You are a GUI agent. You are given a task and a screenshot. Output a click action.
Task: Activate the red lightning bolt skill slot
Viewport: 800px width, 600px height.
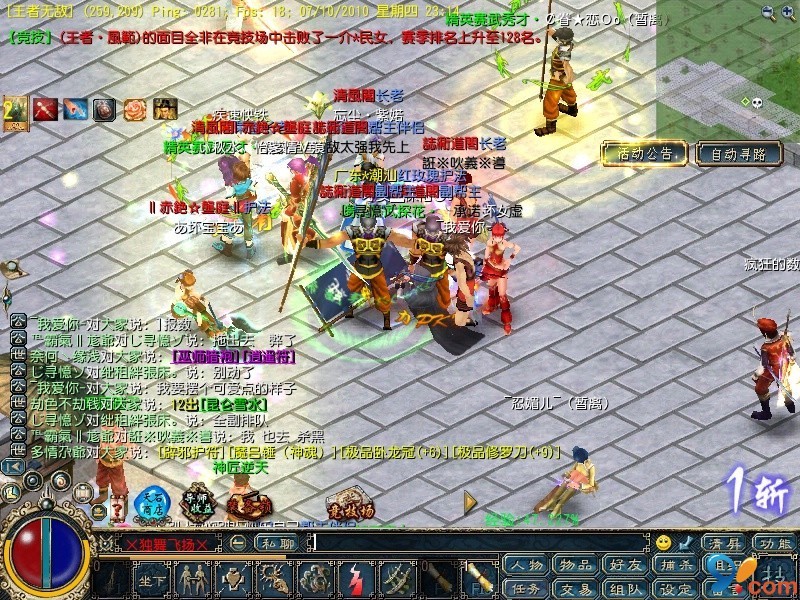point(358,579)
